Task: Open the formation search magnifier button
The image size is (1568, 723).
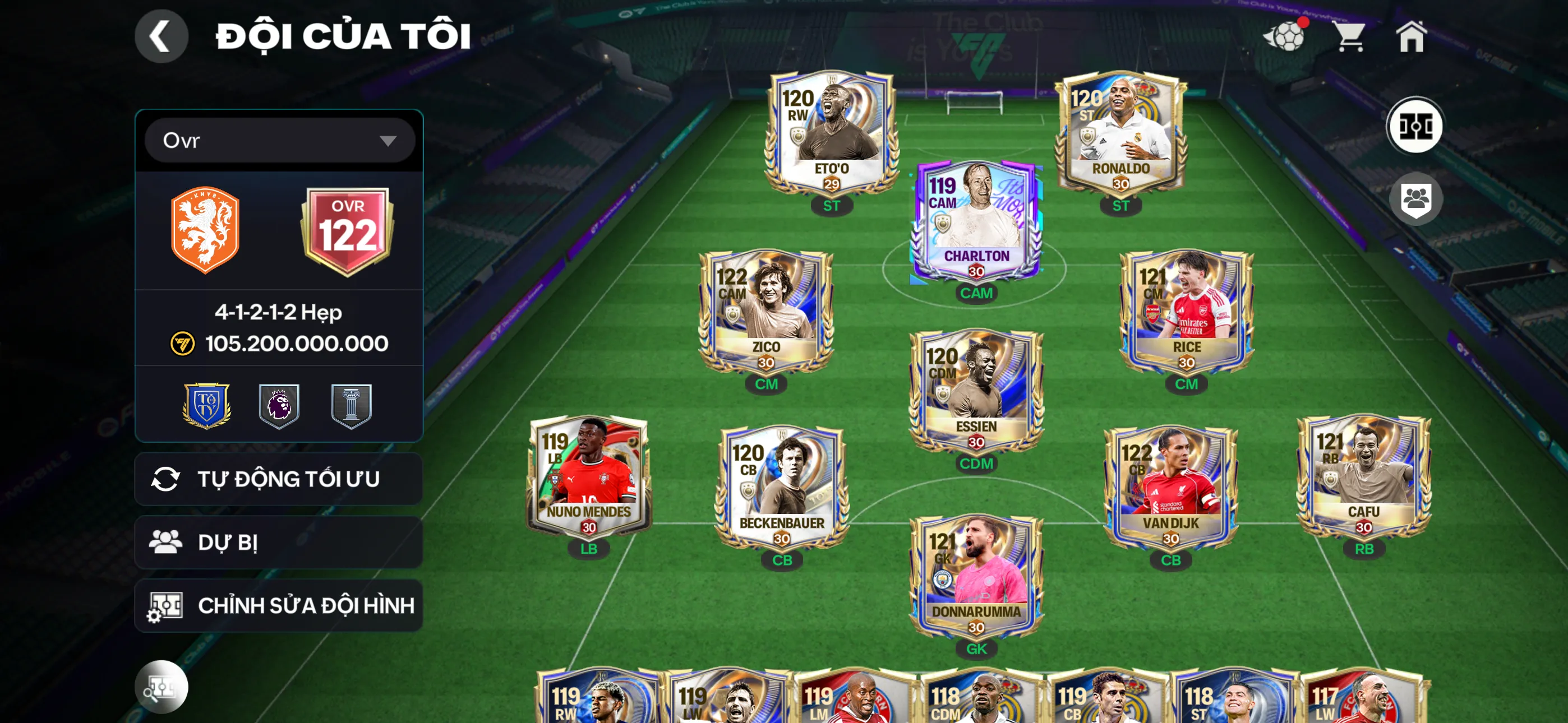Action: click(x=161, y=687)
